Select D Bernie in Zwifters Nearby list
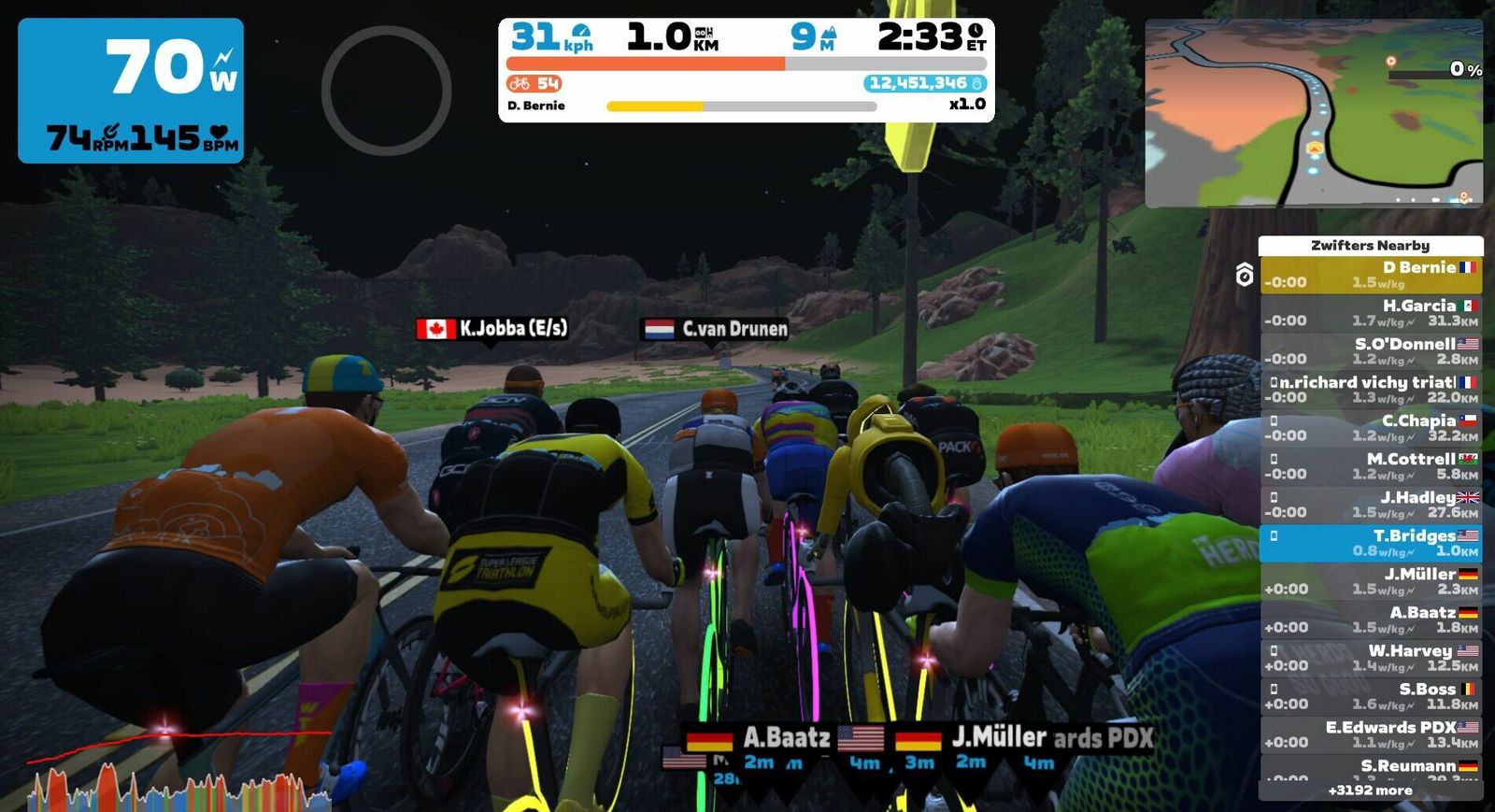The height and width of the screenshot is (812, 1495). pyautogui.click(x=1370, y=275)
